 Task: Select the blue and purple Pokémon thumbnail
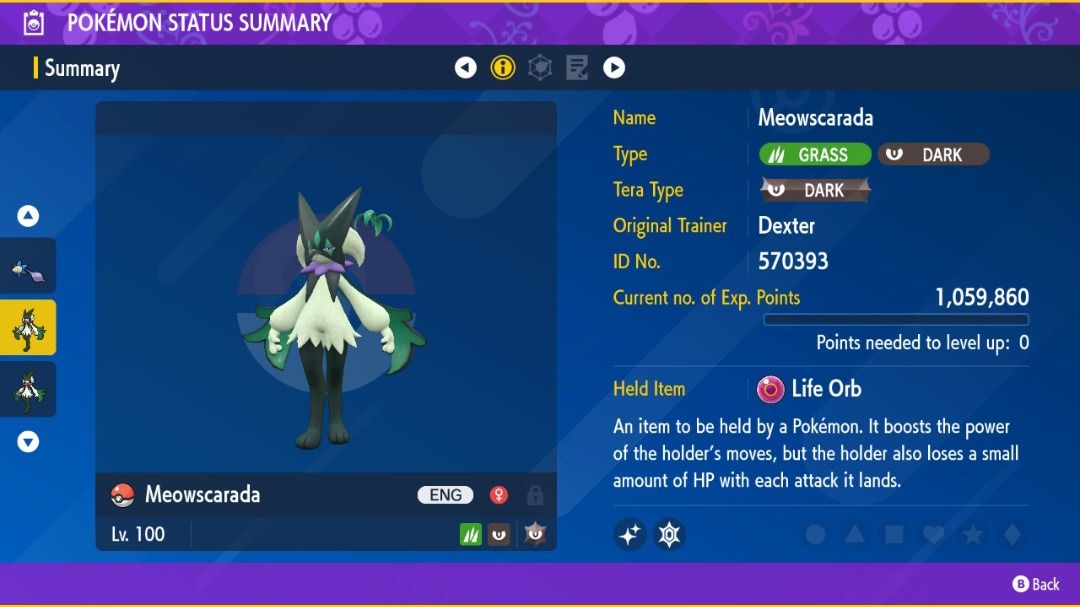pos(28,267)
